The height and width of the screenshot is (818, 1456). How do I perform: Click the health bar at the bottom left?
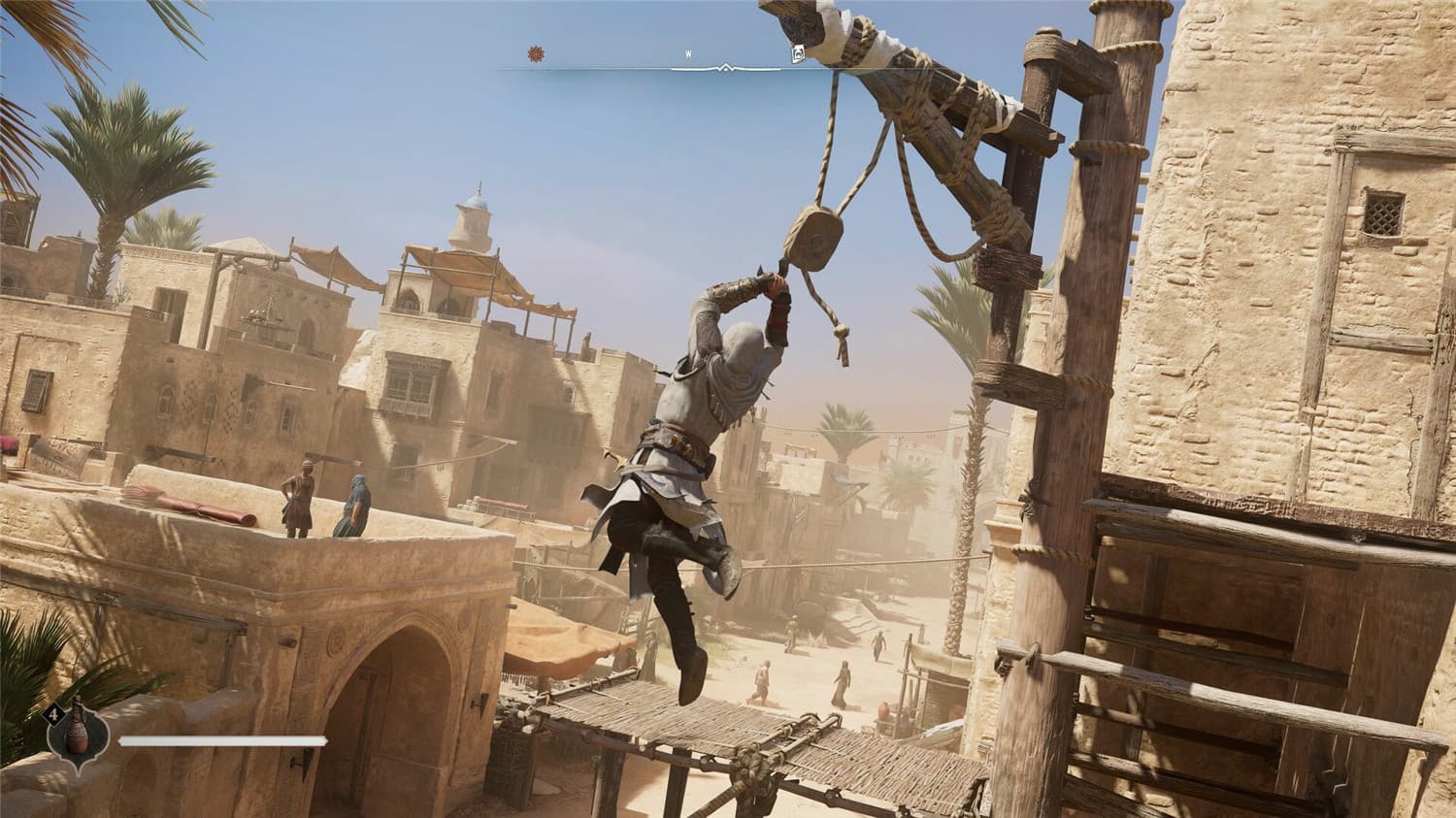coord(223,742)
